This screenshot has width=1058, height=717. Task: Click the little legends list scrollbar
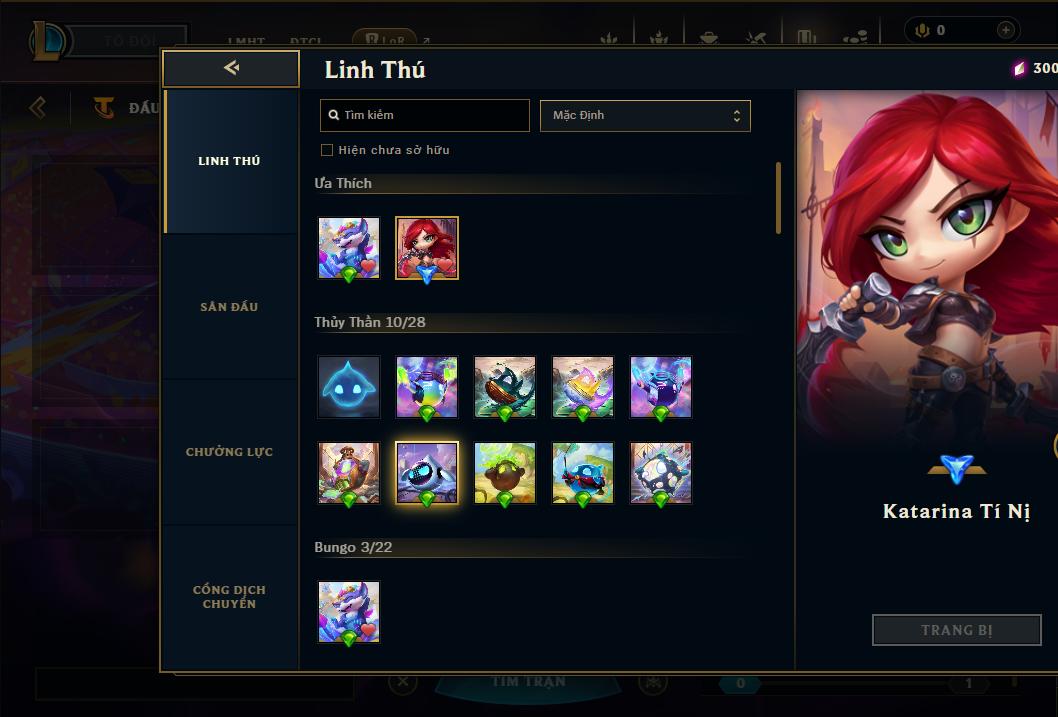coord(778,198)
